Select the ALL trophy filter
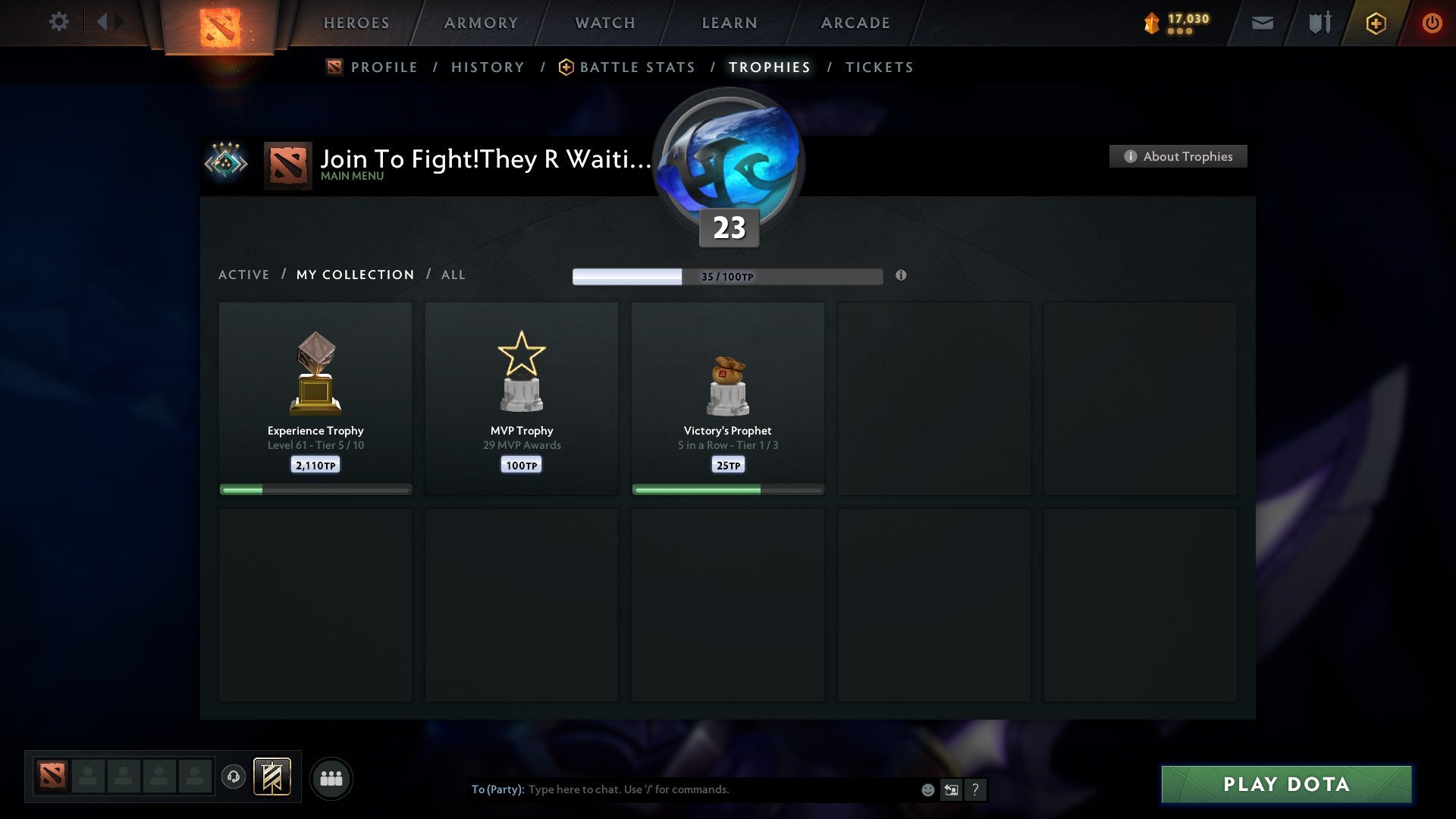Image resolution: width=1456 pixels, height=819 pixels. [x=453, y=275]
